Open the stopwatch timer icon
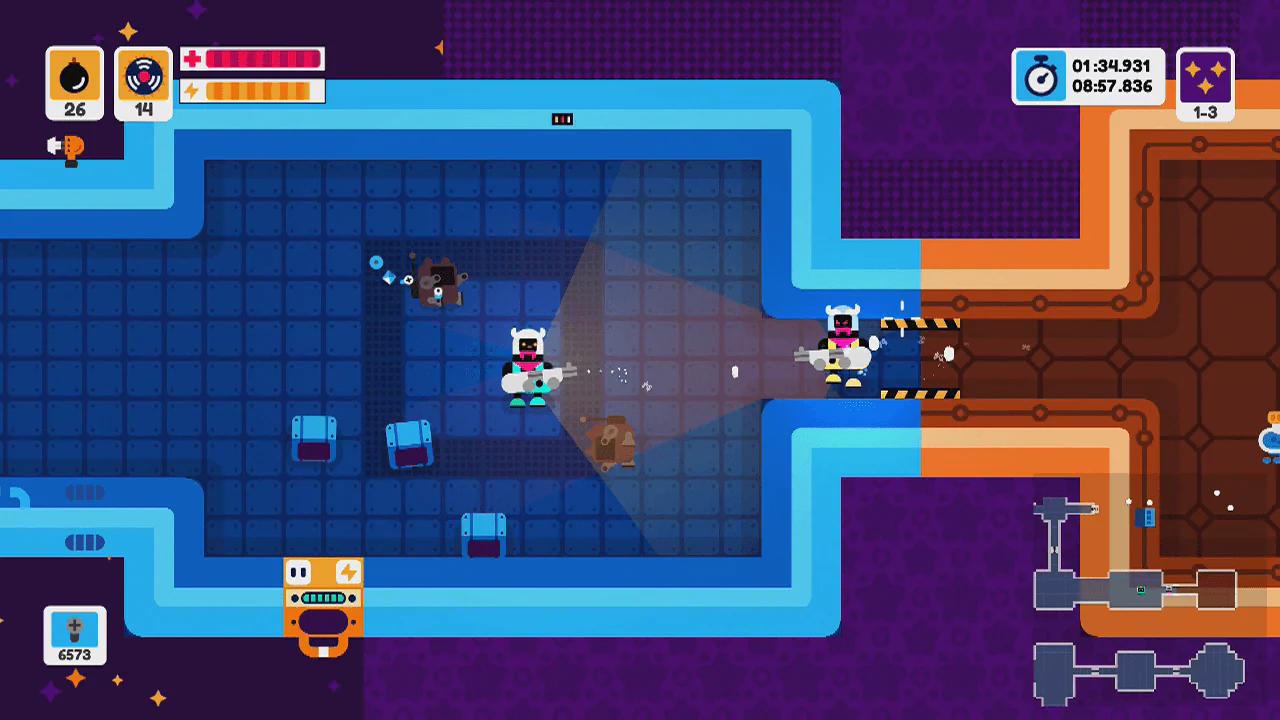 coord(1040,76)
